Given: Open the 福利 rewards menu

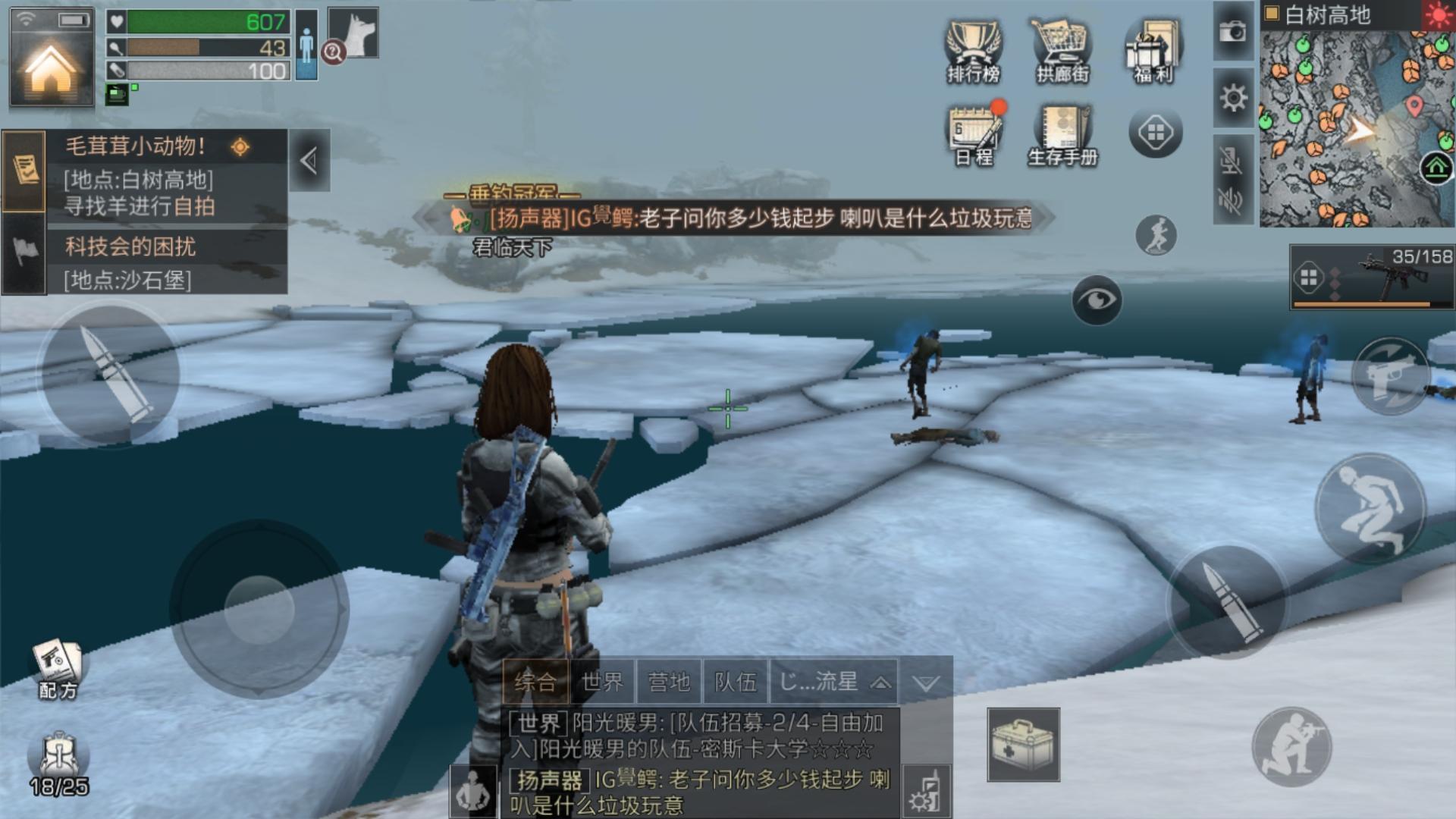Looking at the screenshot, I should [1153, 52].
